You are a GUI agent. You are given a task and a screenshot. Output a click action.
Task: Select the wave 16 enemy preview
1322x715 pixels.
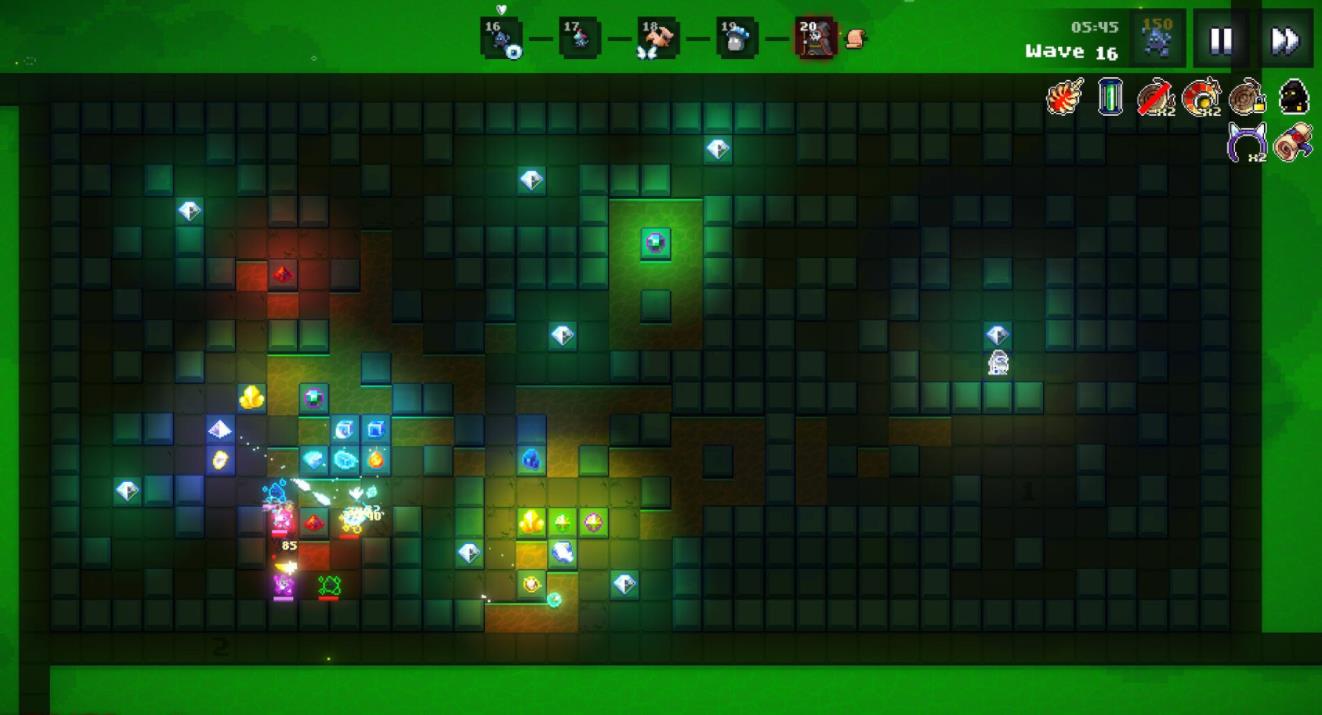[500, 39]
